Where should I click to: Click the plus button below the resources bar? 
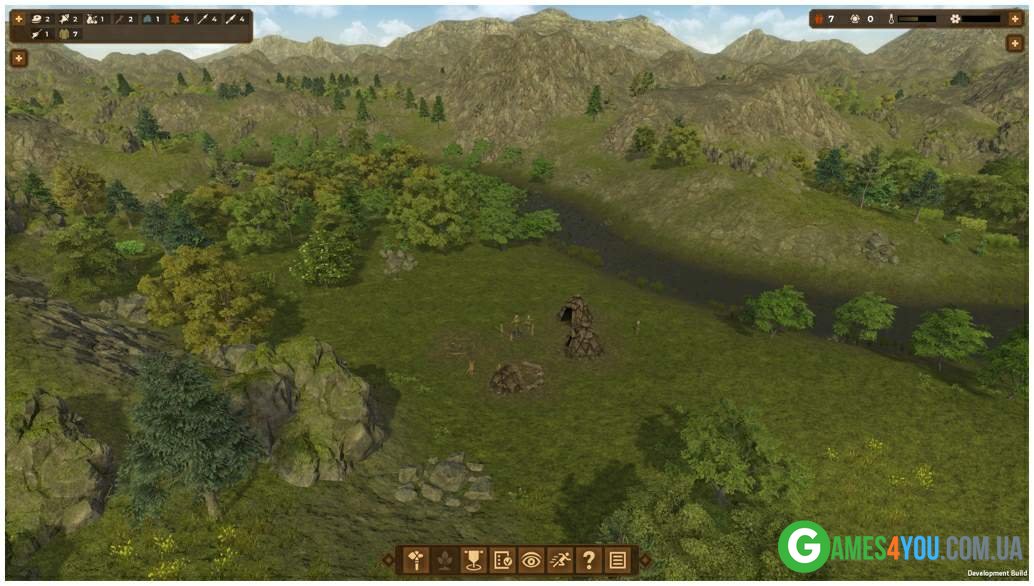(18, 58)
